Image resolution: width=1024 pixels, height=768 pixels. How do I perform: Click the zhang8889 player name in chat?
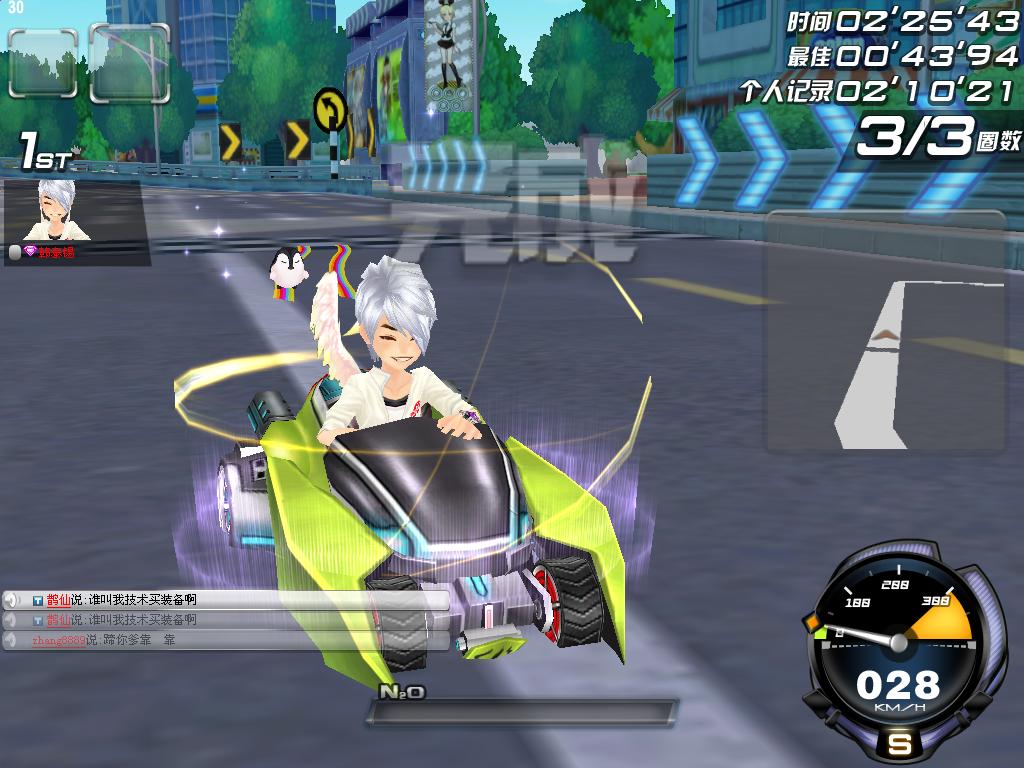pyautogui.click(x=58, y=640)
